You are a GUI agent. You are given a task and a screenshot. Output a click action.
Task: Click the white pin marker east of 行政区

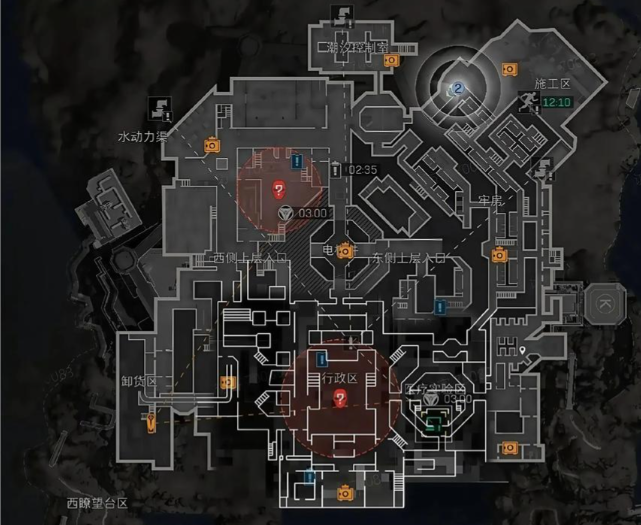click(523, 351)
